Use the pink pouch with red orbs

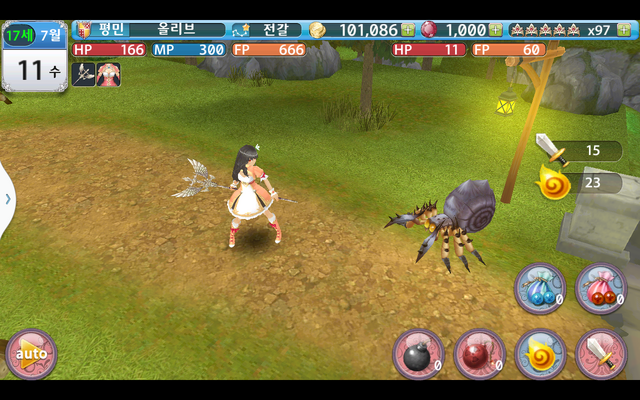coord(601,288)
